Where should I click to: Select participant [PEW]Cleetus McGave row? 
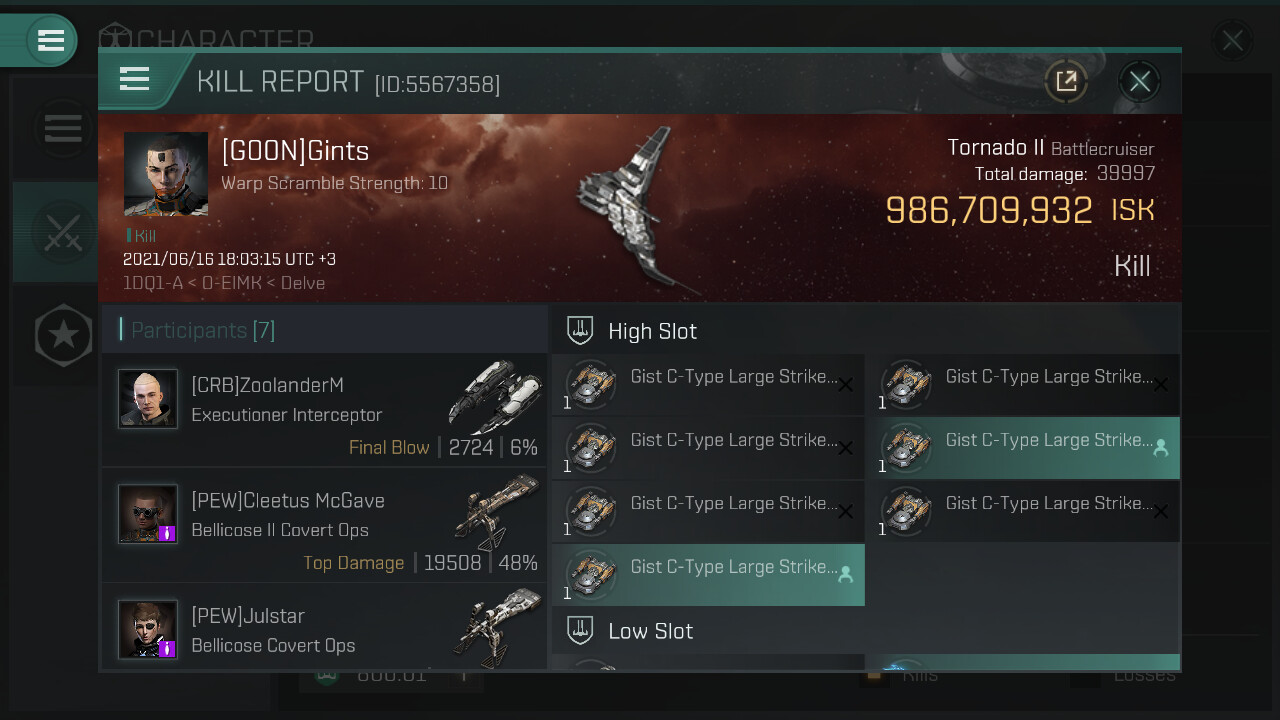click(324, 525)
